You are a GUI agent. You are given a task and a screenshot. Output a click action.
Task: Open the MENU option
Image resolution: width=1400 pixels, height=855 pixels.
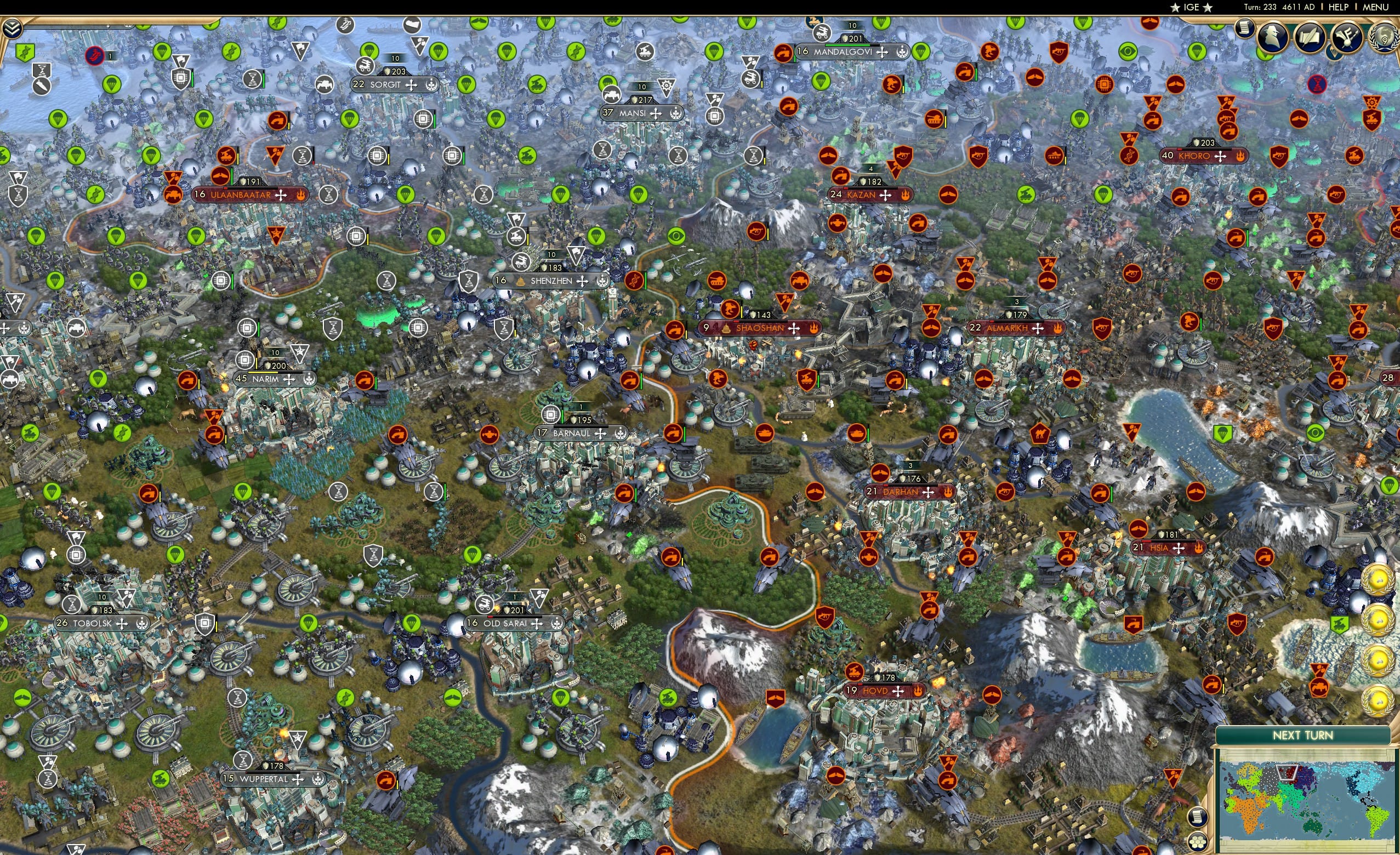tap(1375, 7)
